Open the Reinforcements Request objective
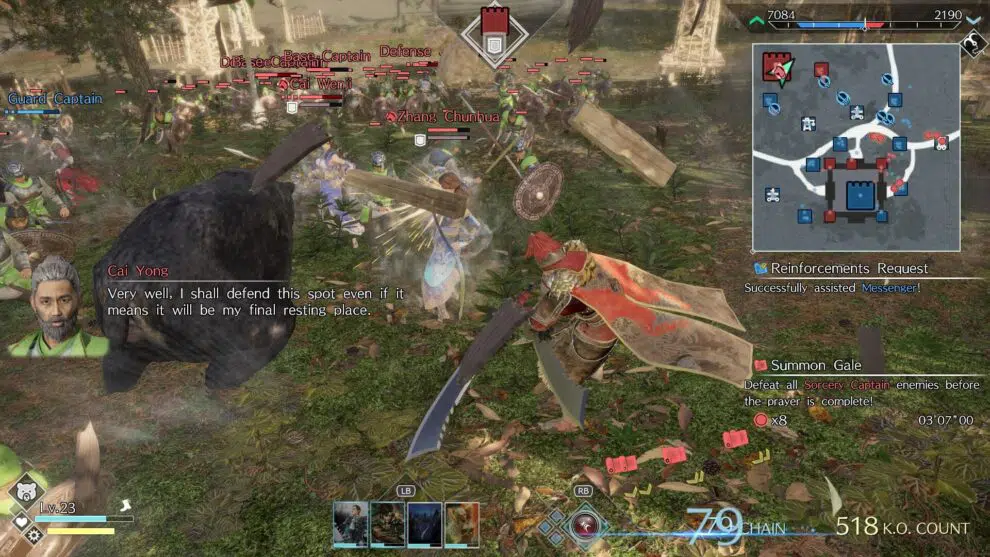The height and width of the screenshot is (557, 990). click(842, 268)
